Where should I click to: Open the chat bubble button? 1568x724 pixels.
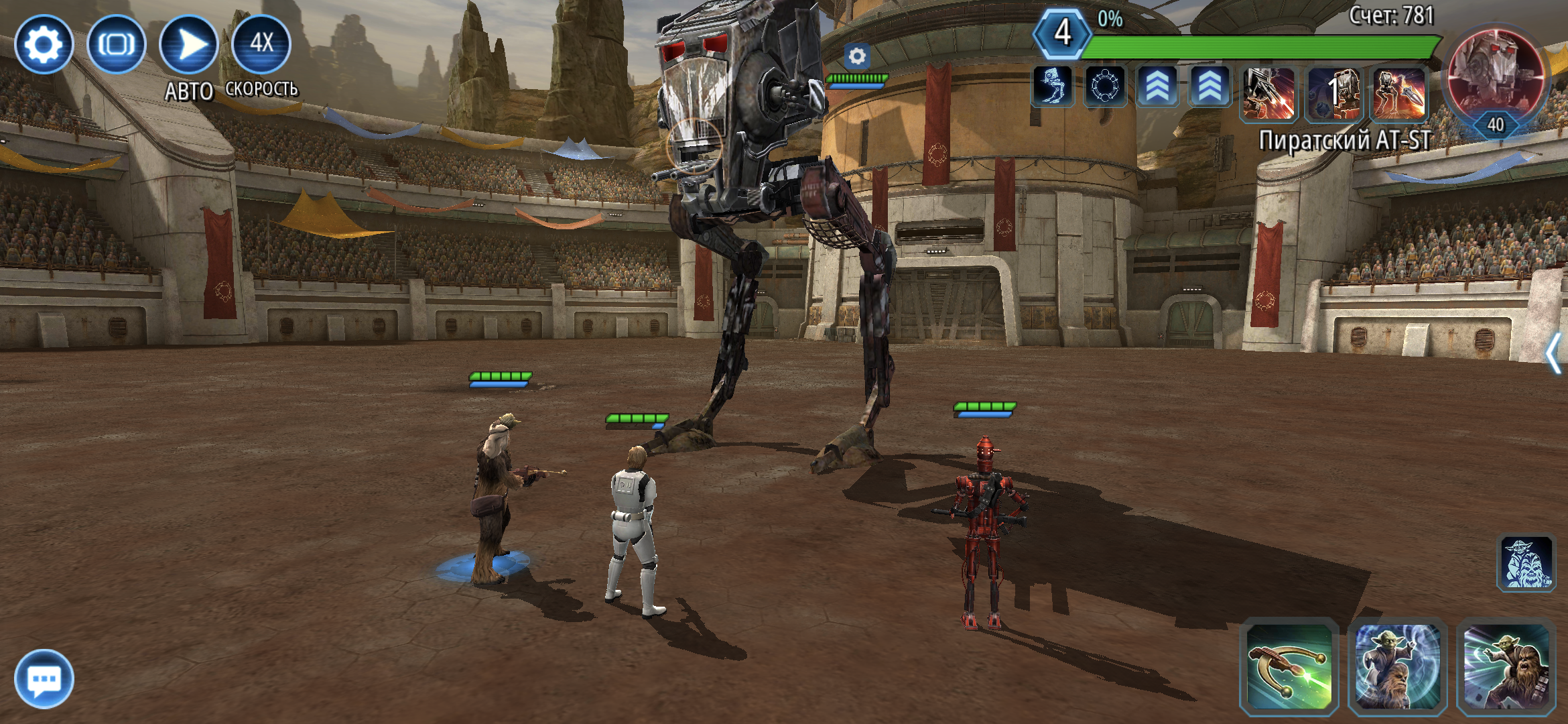click(44, 678)
